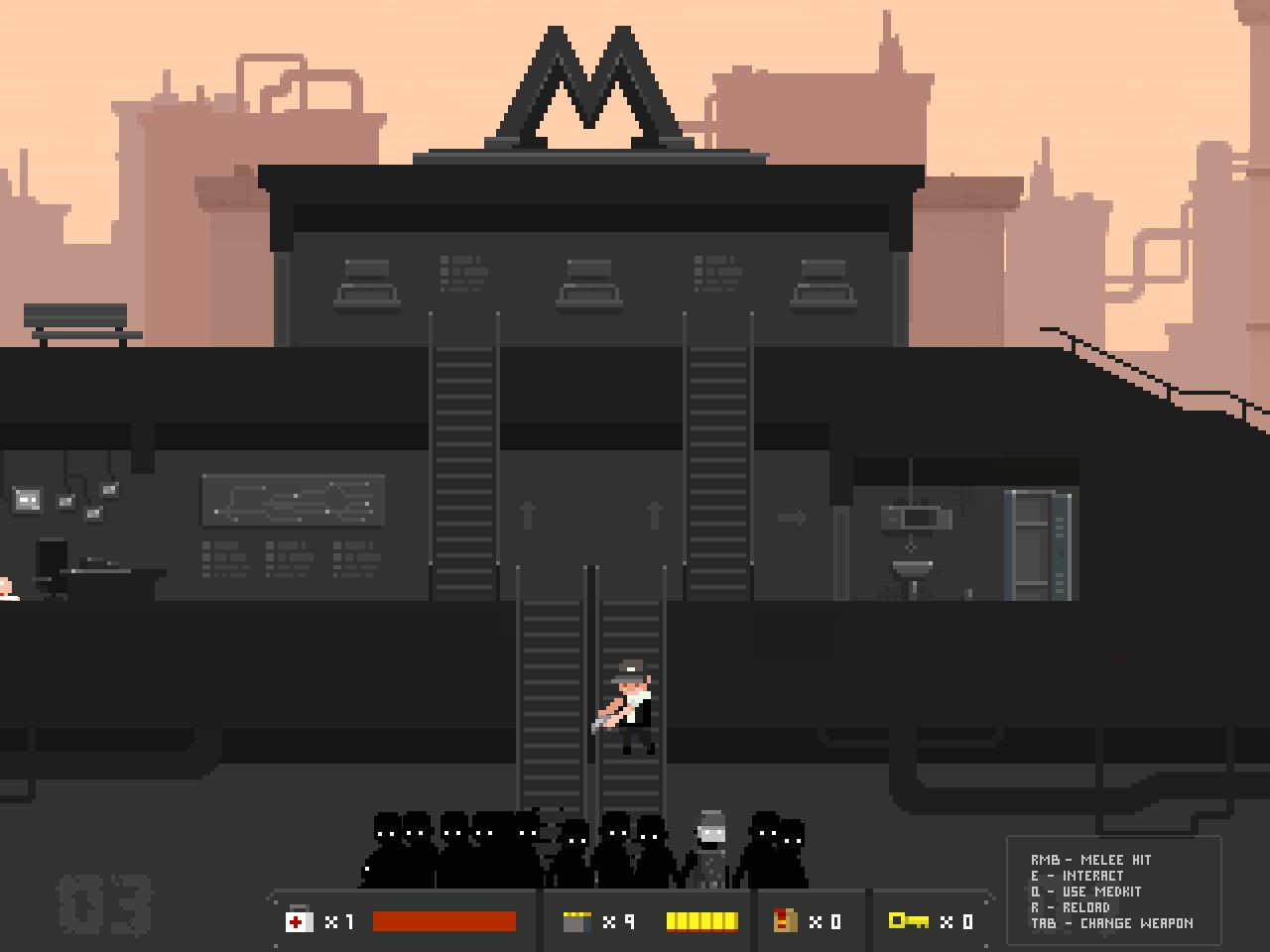Select the ammo magazine icon showing x9
1270x952 pixels.
click(x=577, y=922)
